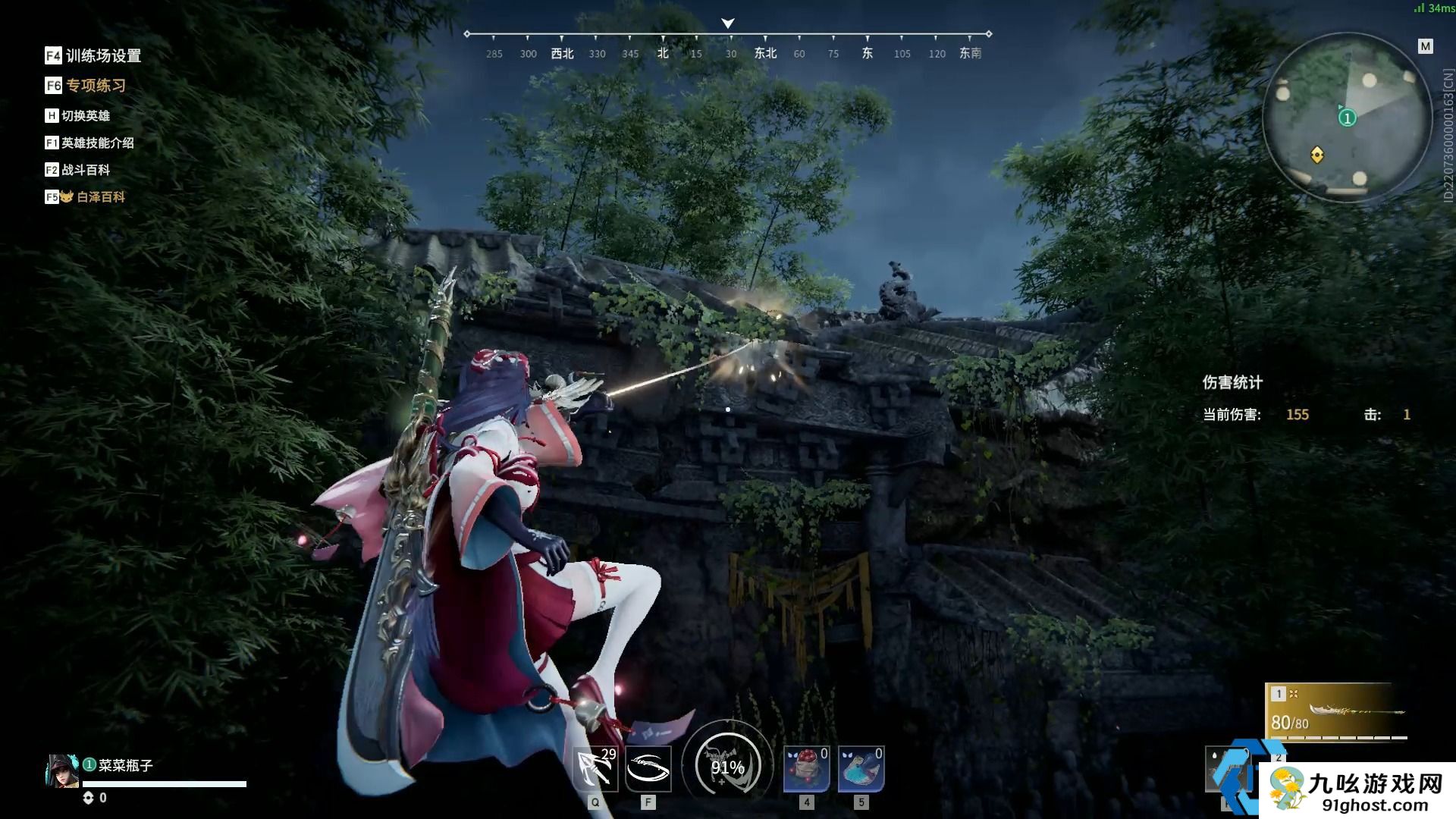This screenshot has height=819, width=1456.
Task: Click the 当前伤害 damage value 155
Action: click(1298, 415)
